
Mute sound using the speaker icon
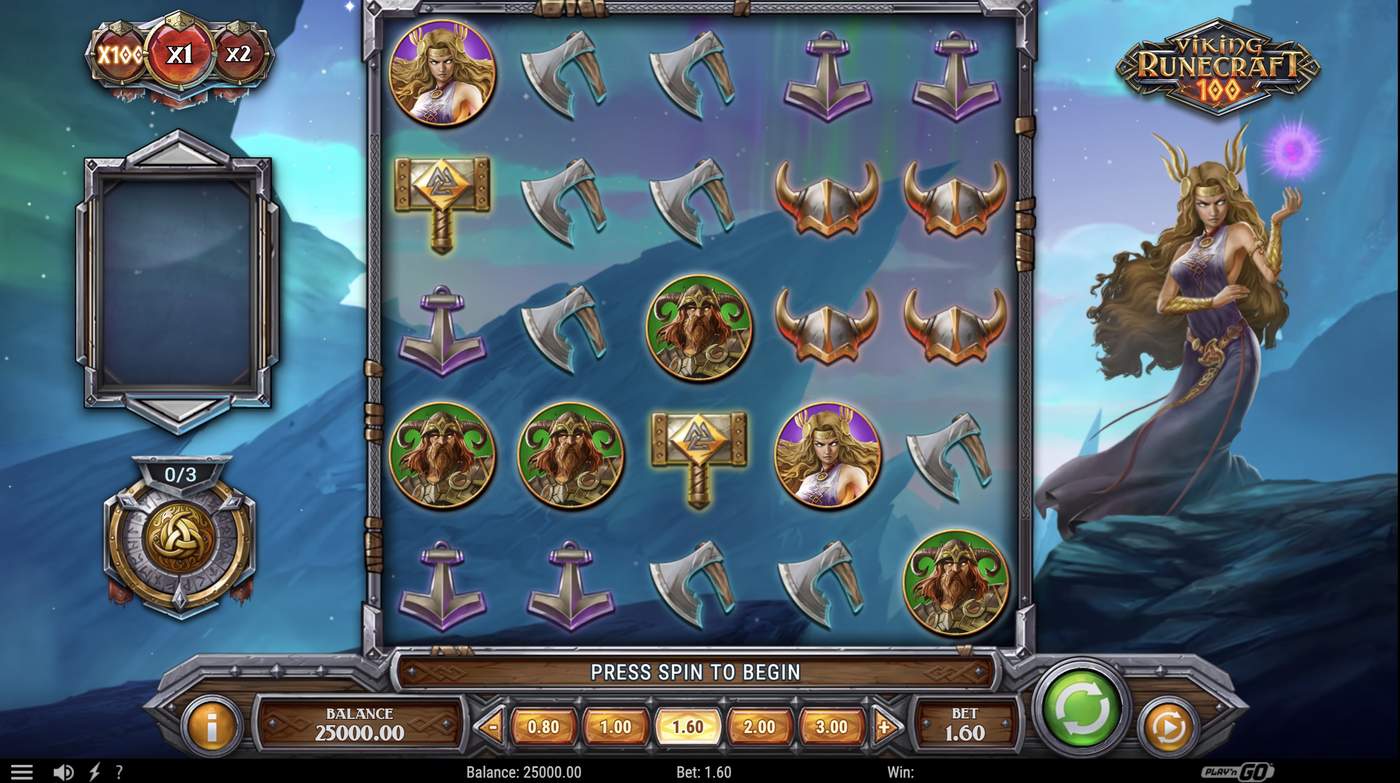(x=65, y=770)
